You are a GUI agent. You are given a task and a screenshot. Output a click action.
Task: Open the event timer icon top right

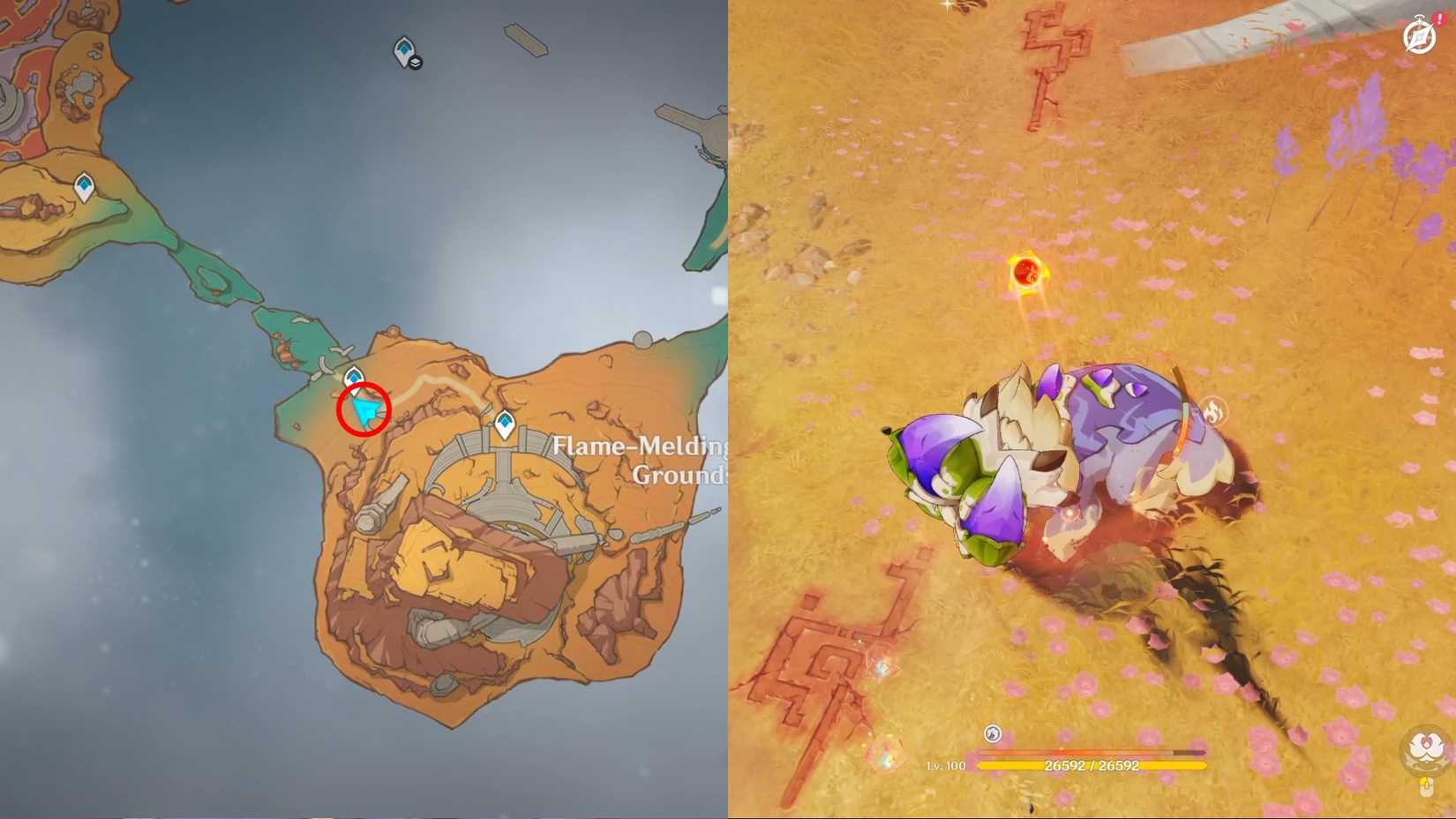(x=1418, y=37)
